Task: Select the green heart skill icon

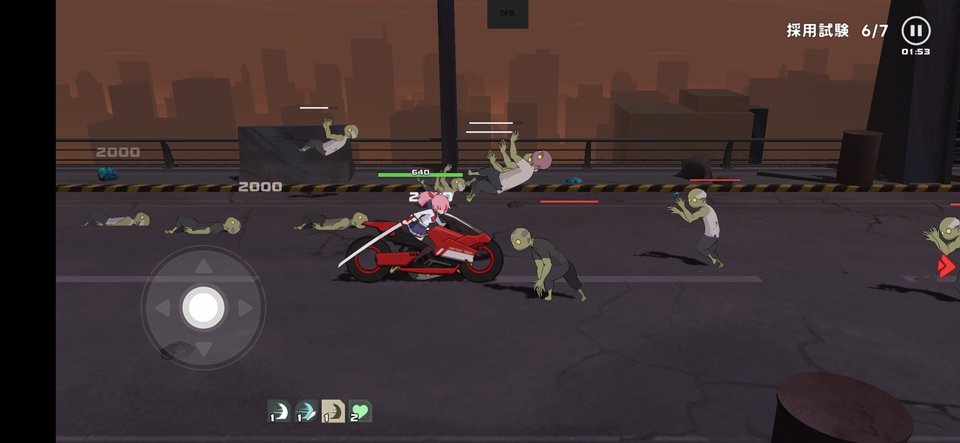Action: 360,411
